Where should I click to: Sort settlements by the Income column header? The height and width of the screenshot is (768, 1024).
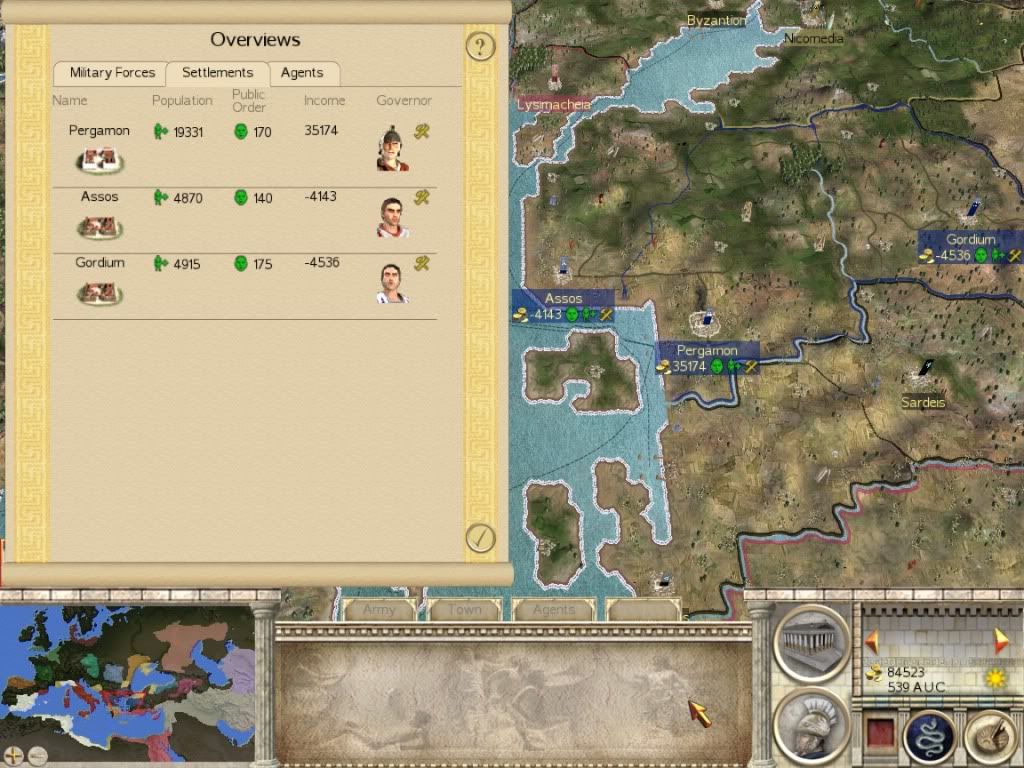pos(324,101)
